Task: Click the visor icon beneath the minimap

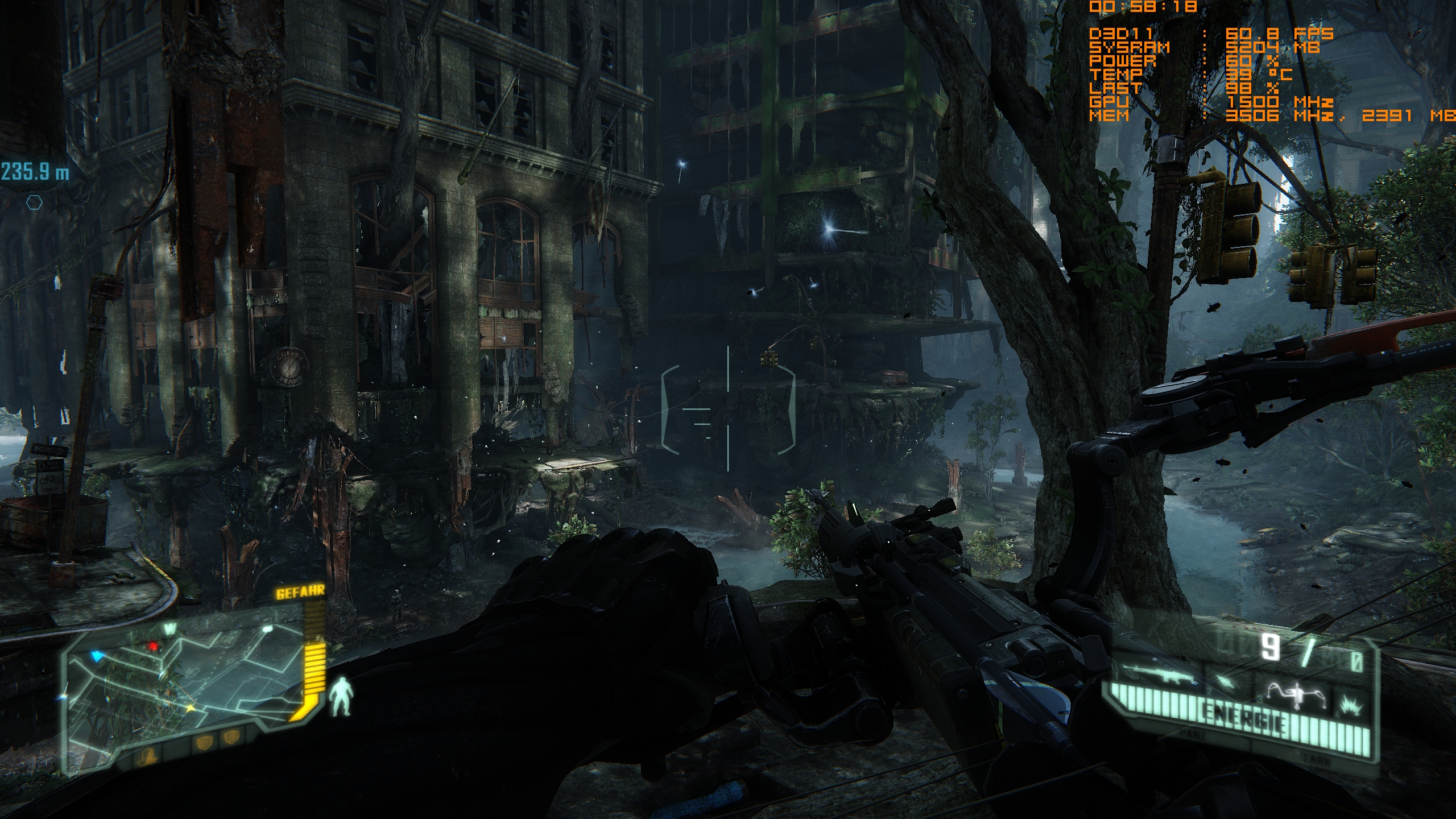Action: 146,758
